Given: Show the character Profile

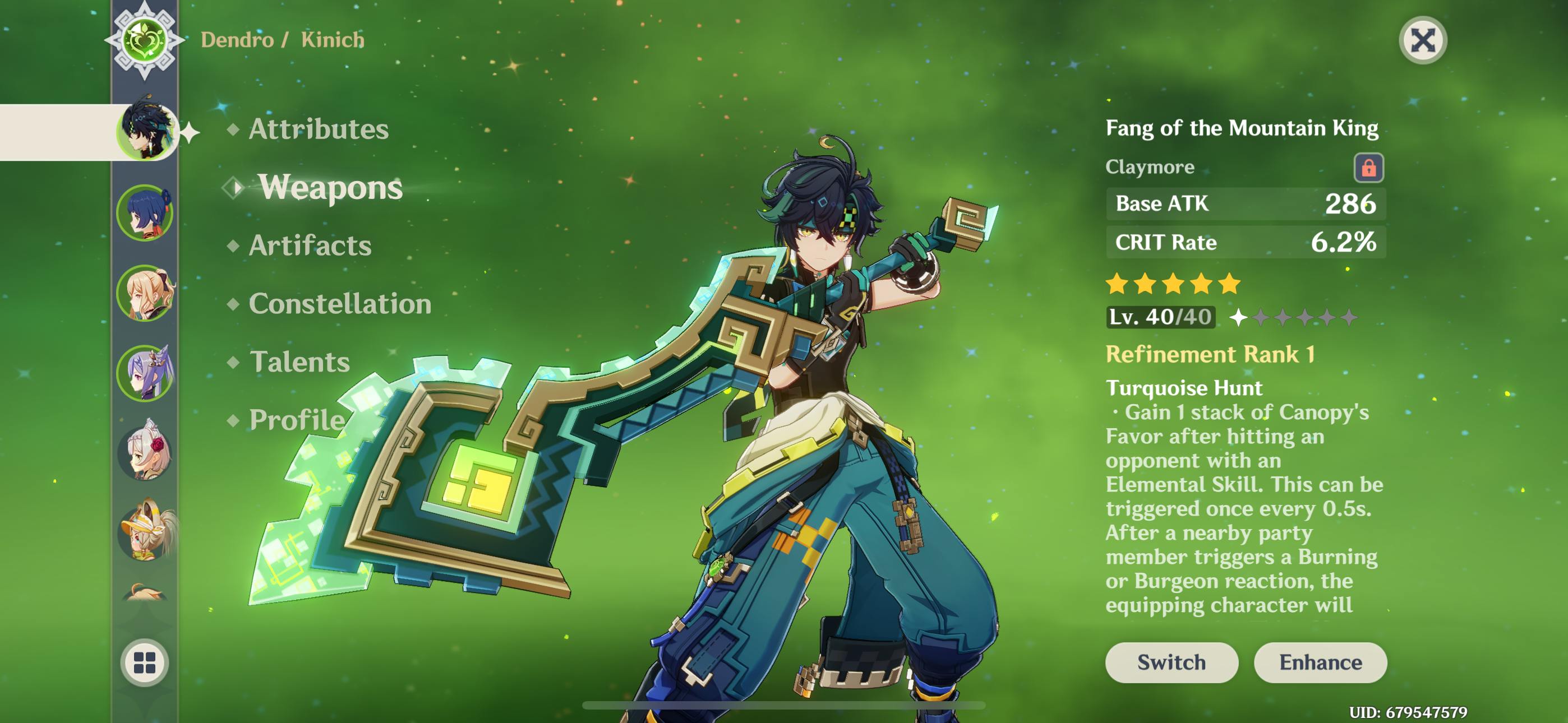Looking at the screenshot, I should click(x=297, y=420).
